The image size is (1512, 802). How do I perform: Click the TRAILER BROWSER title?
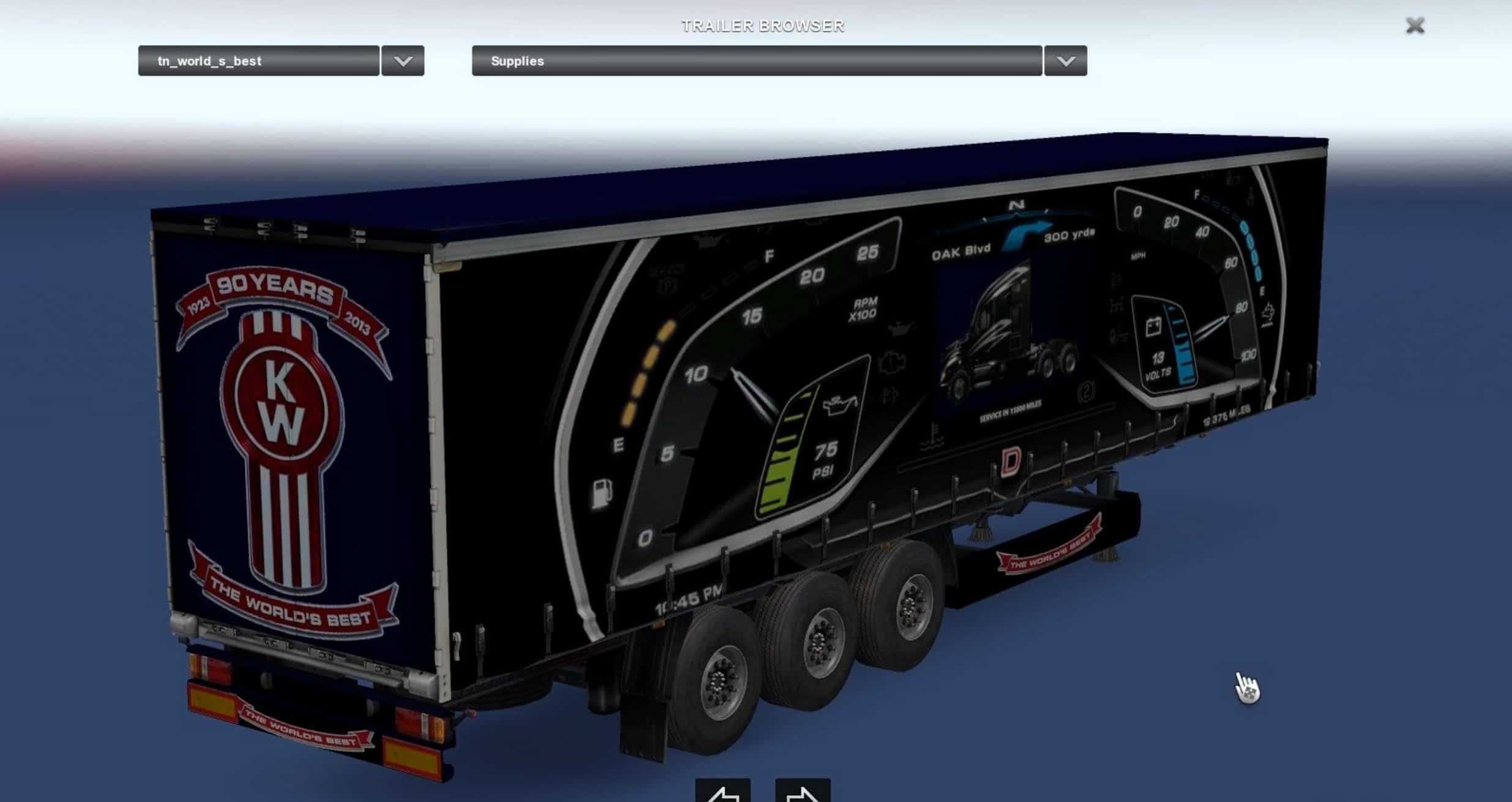[763, 26]
